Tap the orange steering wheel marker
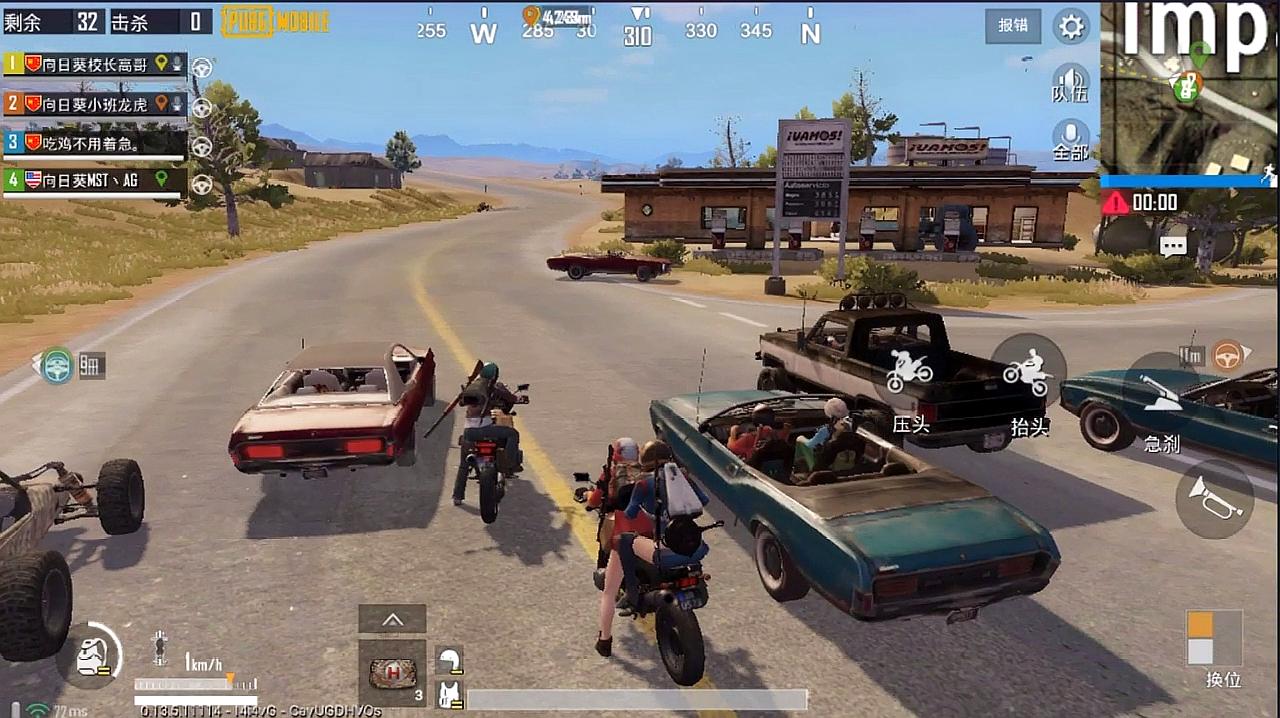Image resolution: width=1280 pixels, height=718 pixels. pyautogui.click(x=1228, y=354)
